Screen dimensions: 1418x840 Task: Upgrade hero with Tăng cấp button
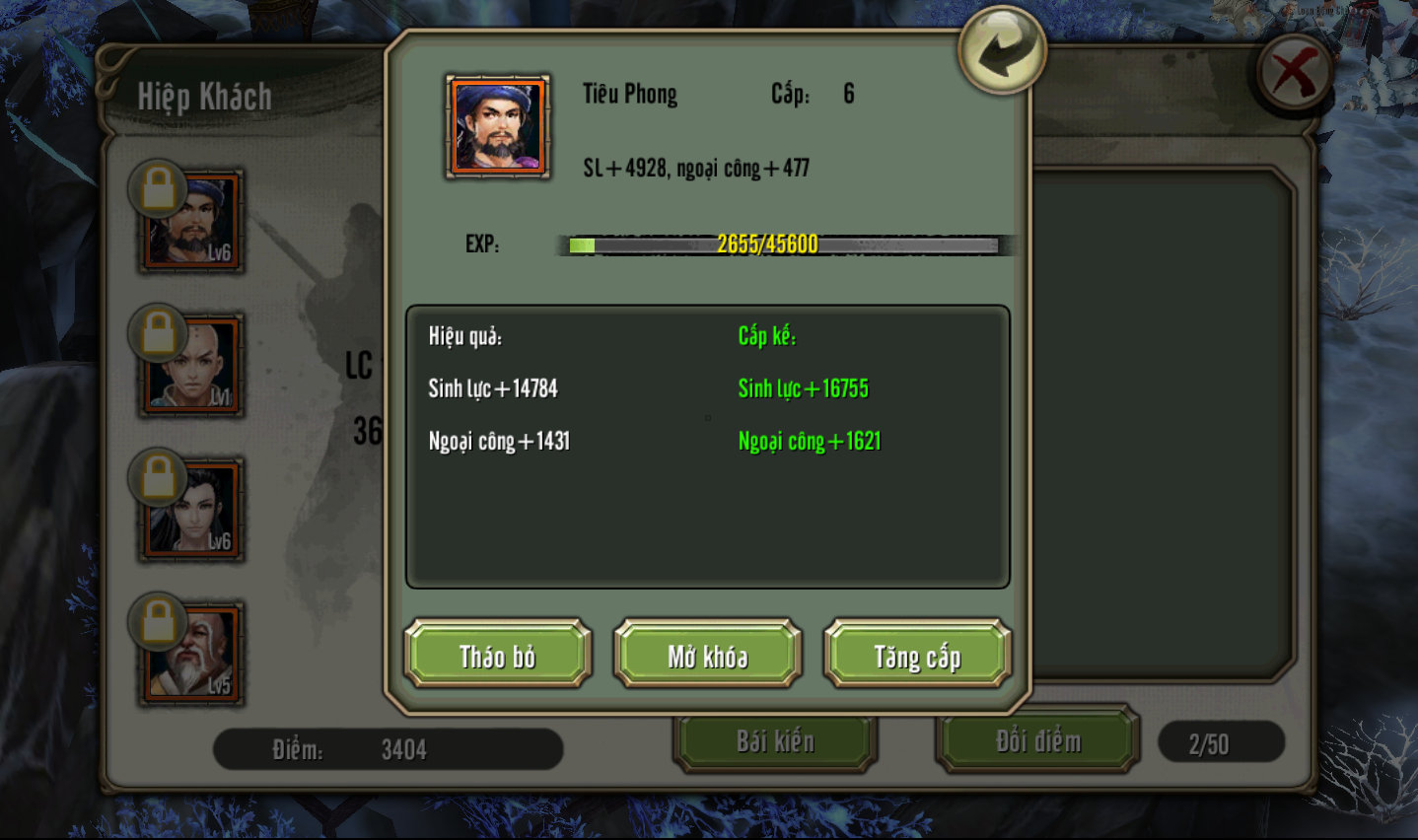pyautogui.click(x=917, y=655)
